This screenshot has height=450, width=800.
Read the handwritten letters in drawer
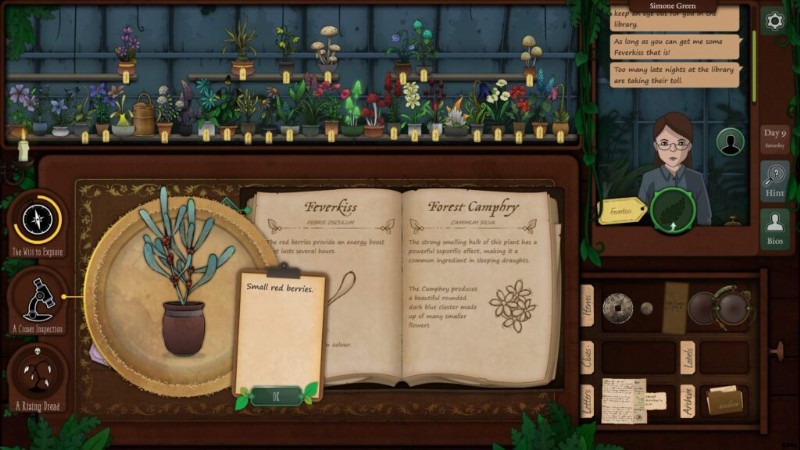pos(624,400)
